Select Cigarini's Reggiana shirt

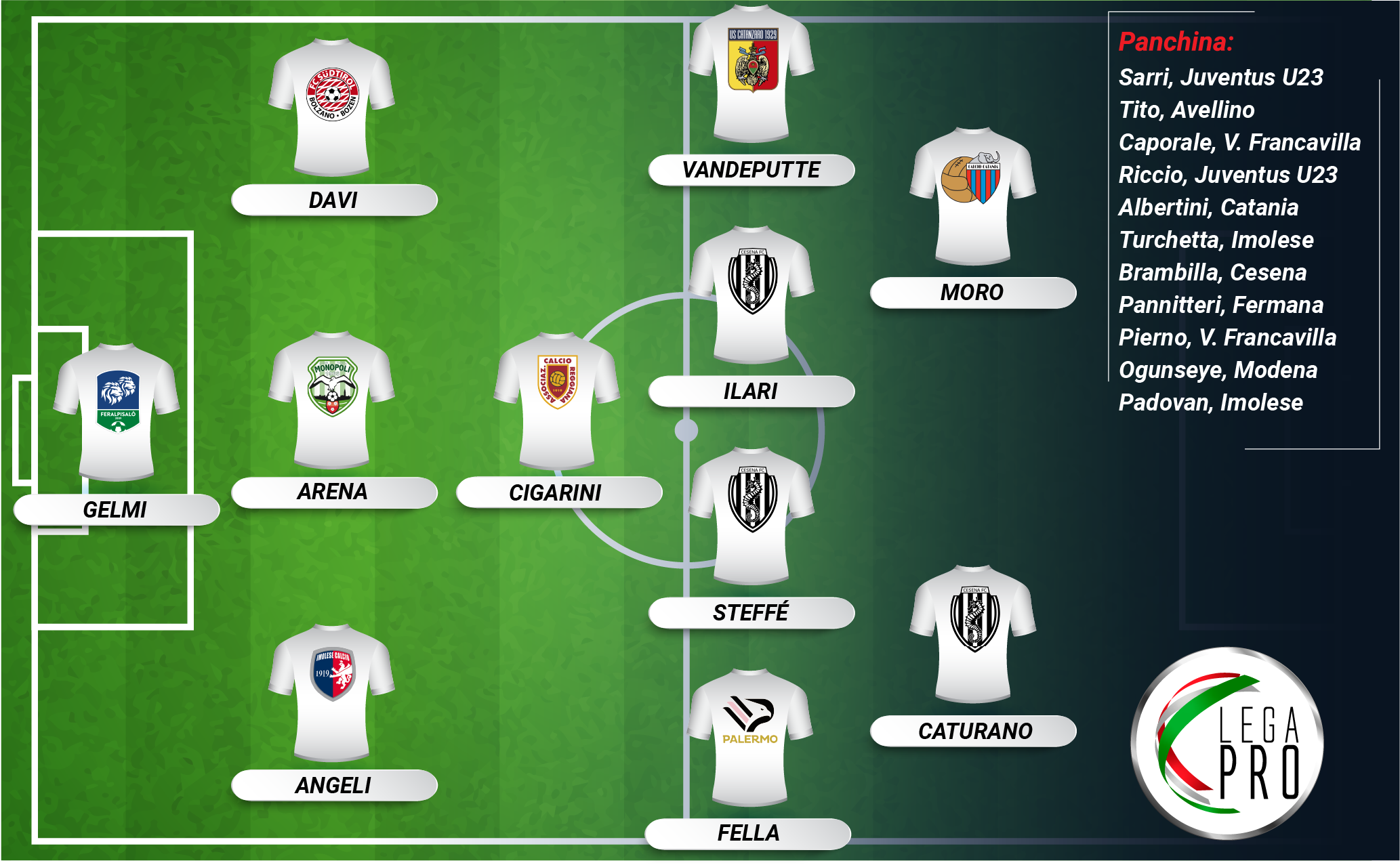point(557,400)
